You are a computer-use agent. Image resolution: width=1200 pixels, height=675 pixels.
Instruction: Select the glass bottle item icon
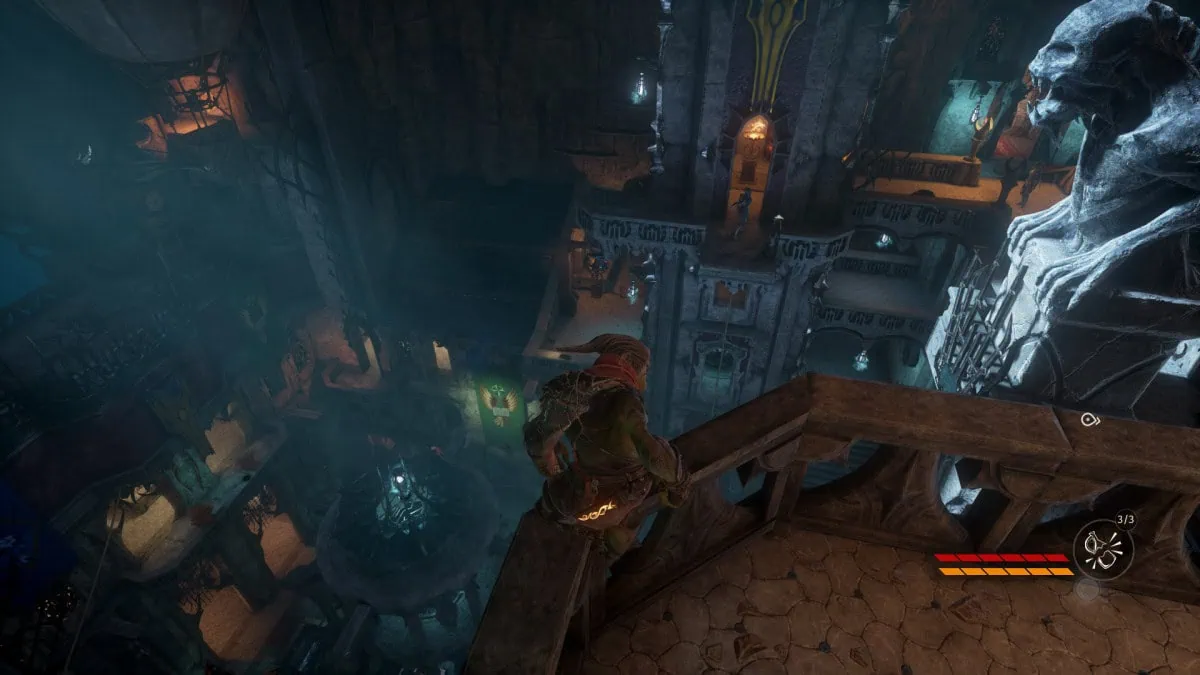click(x=1103, y=550)
